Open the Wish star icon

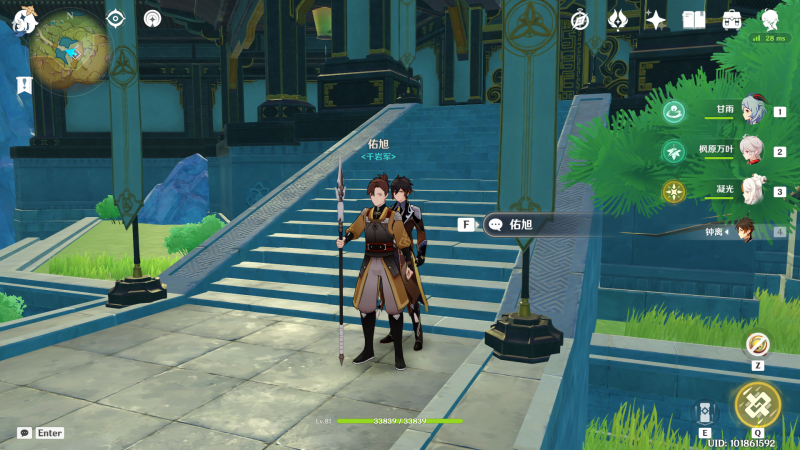(x=656, y=19)
